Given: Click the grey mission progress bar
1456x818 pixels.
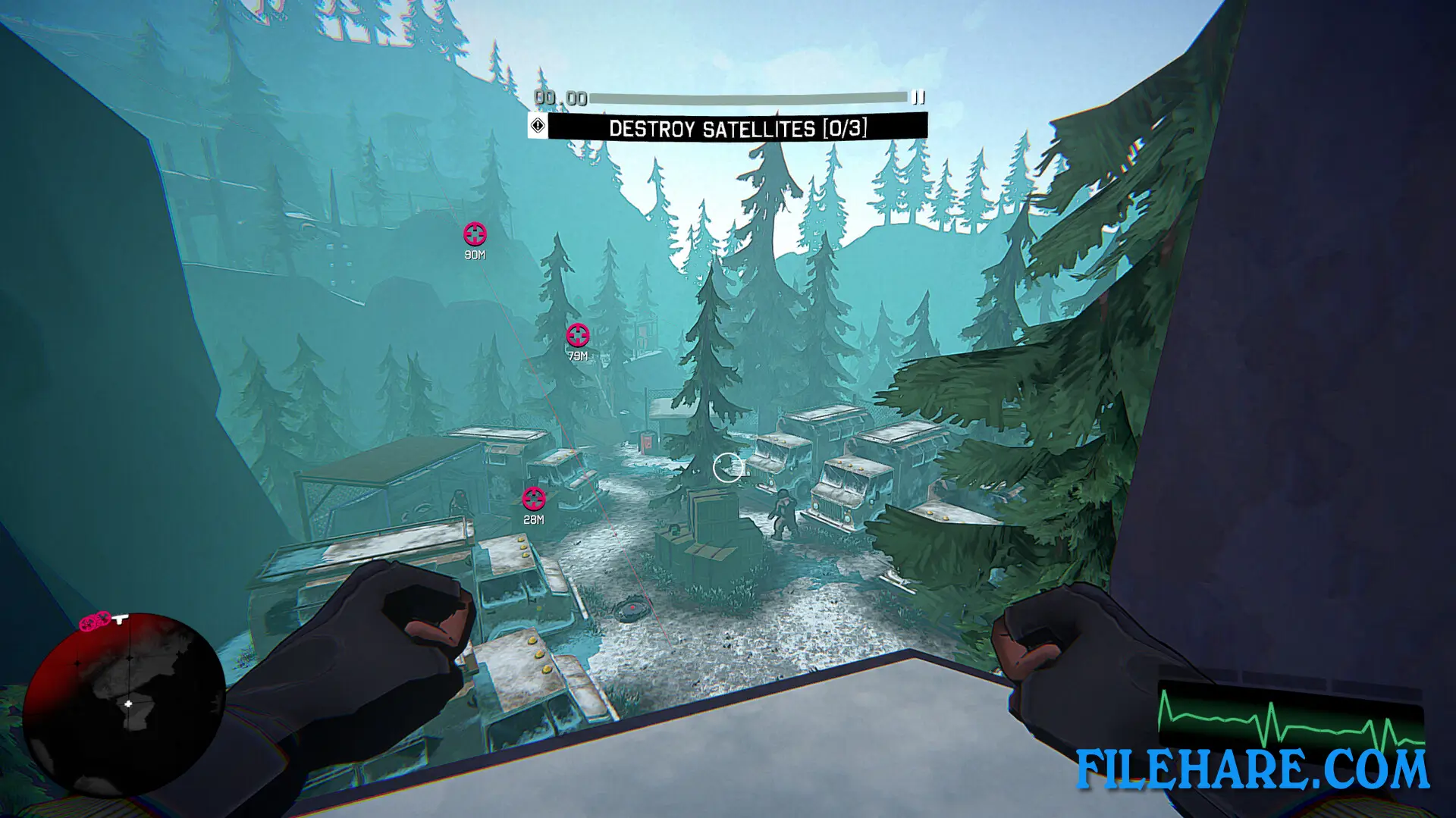Looking at the screenshot, I should 747,96.
